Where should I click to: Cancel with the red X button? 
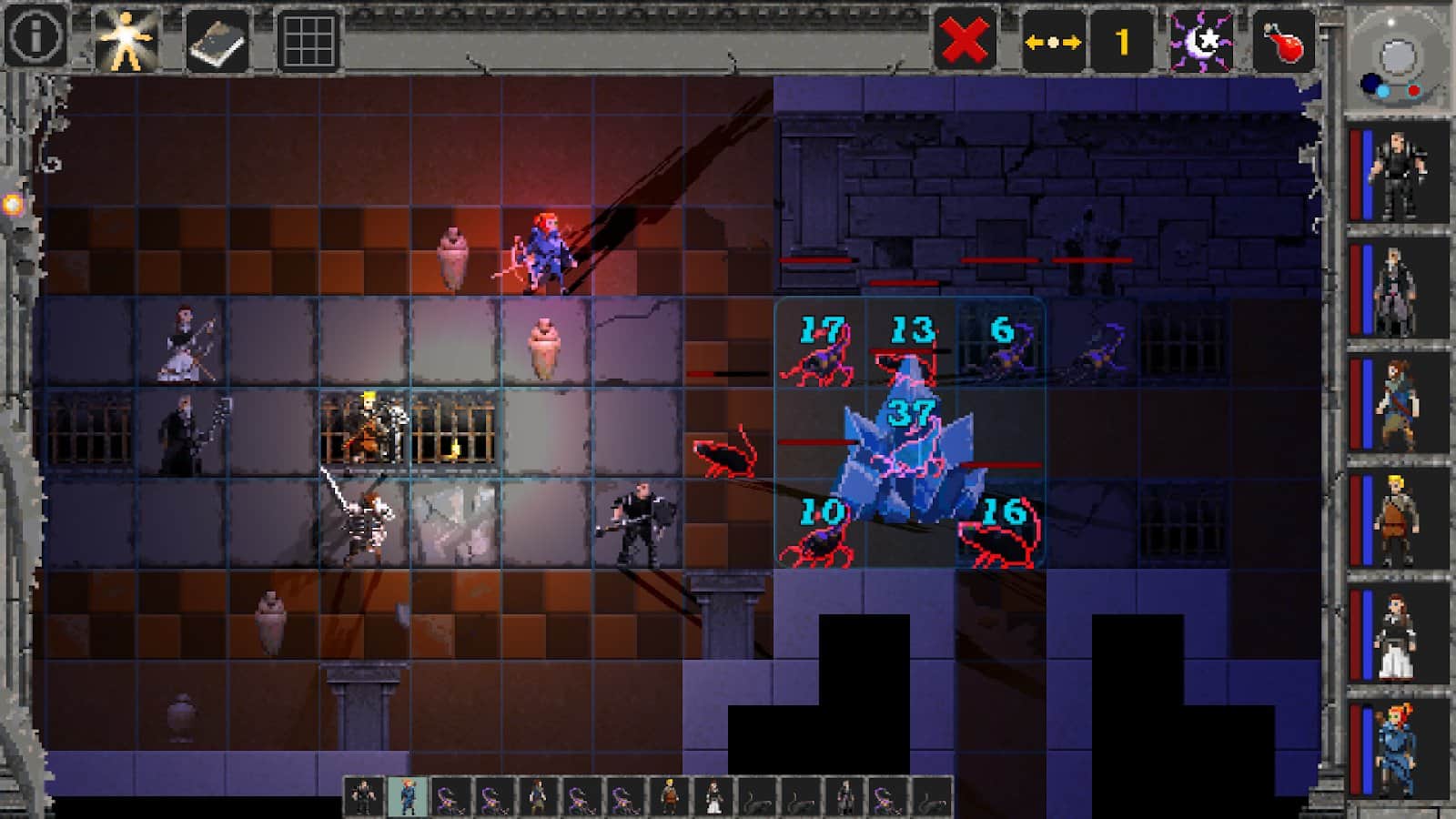pos(965,41)
